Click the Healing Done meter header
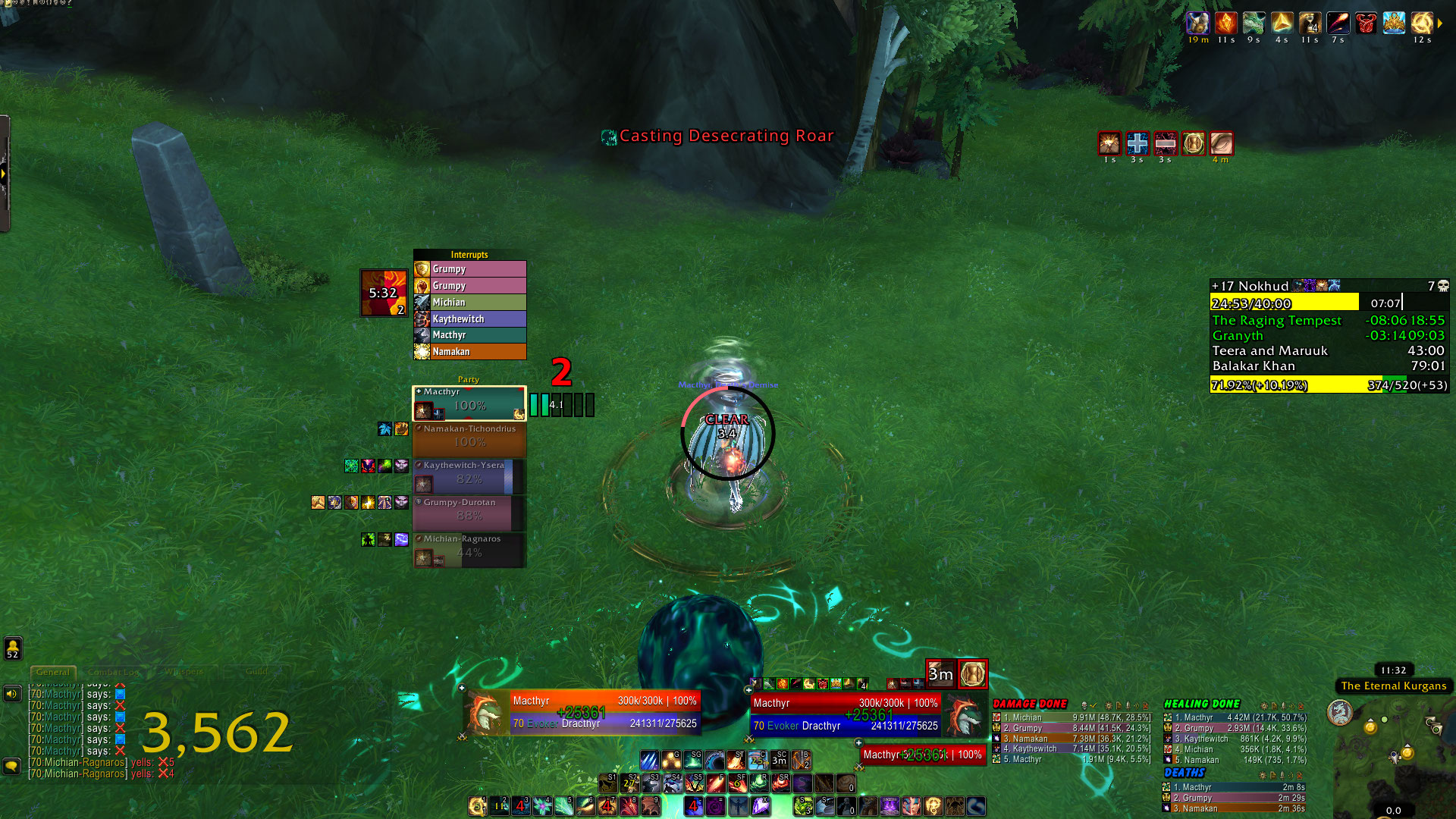The image size is (1456, 819). (1201, 704)
